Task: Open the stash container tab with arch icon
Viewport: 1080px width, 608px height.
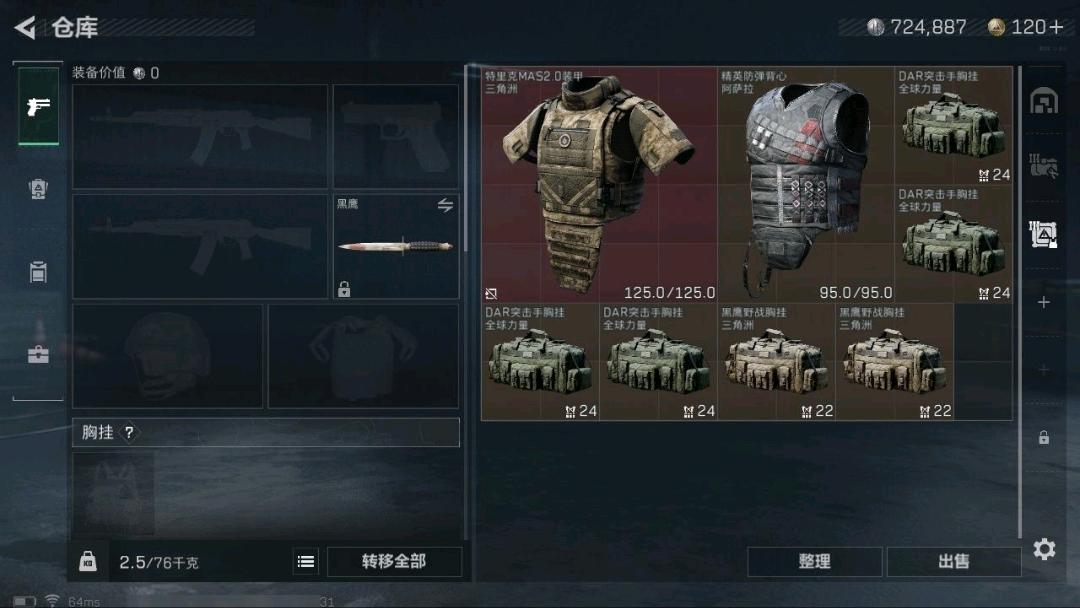Action: click(1044, 101)
